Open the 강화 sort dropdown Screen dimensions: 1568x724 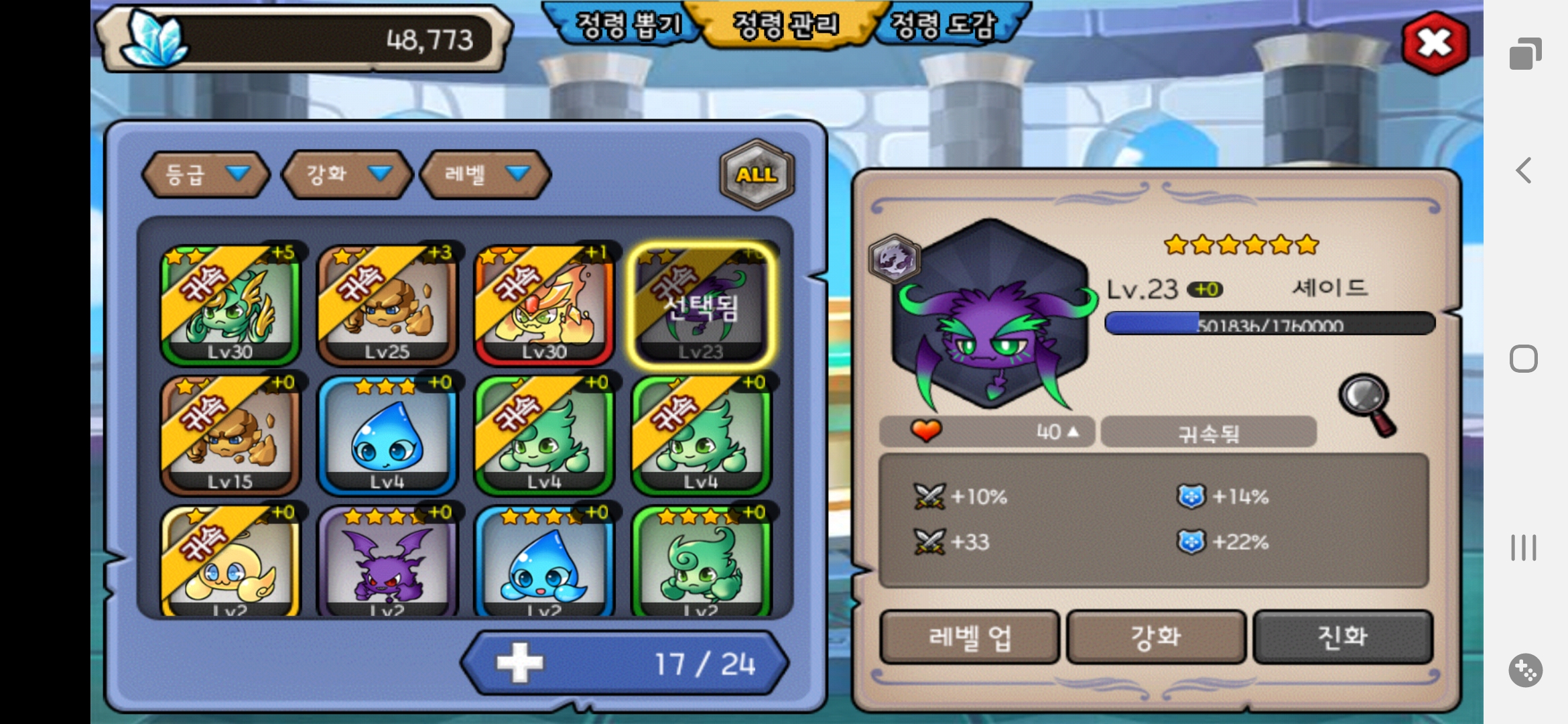[x=347, y=174]
